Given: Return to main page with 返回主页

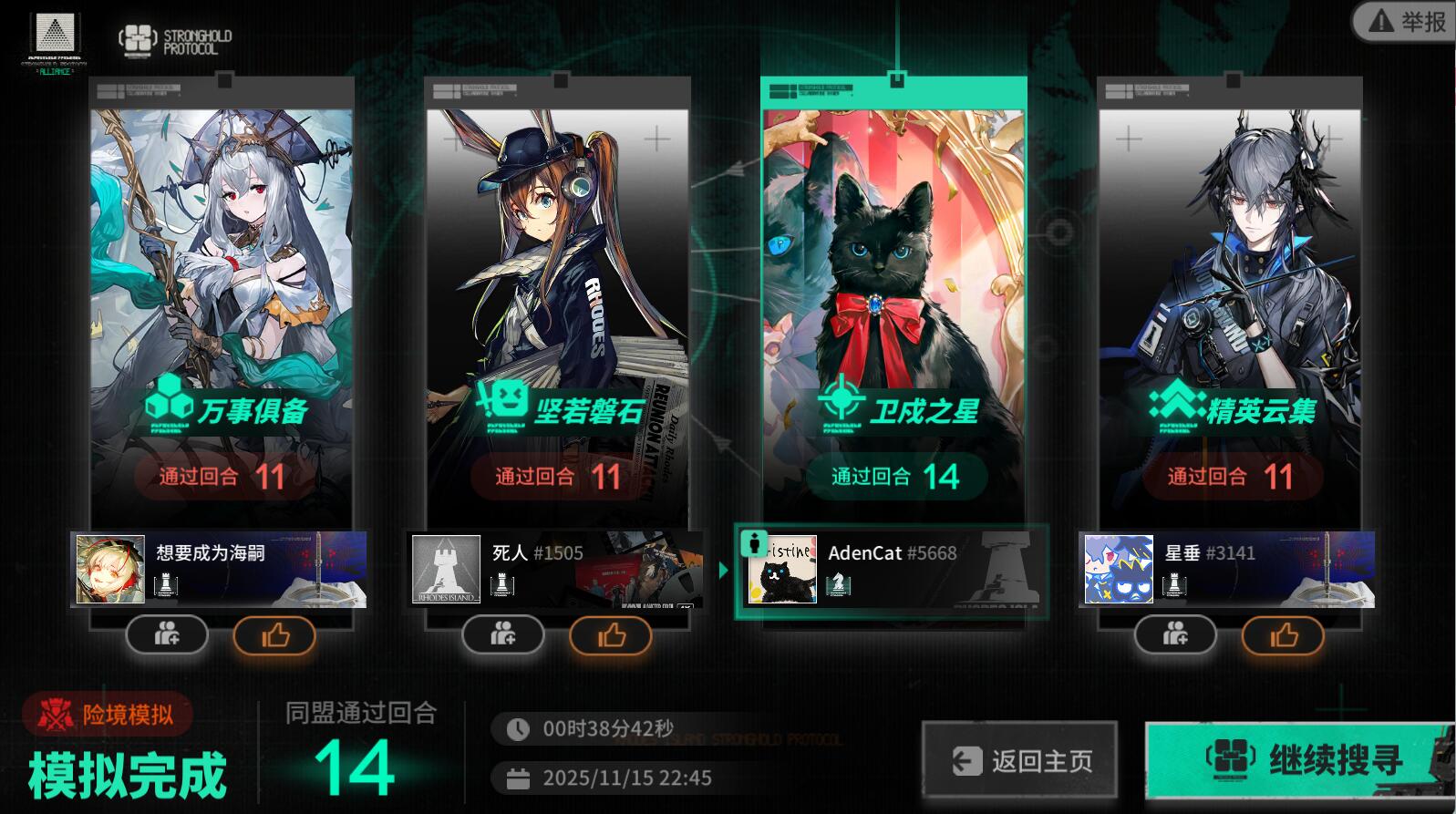Looking at the screenshot, I should pos(1019,760).
